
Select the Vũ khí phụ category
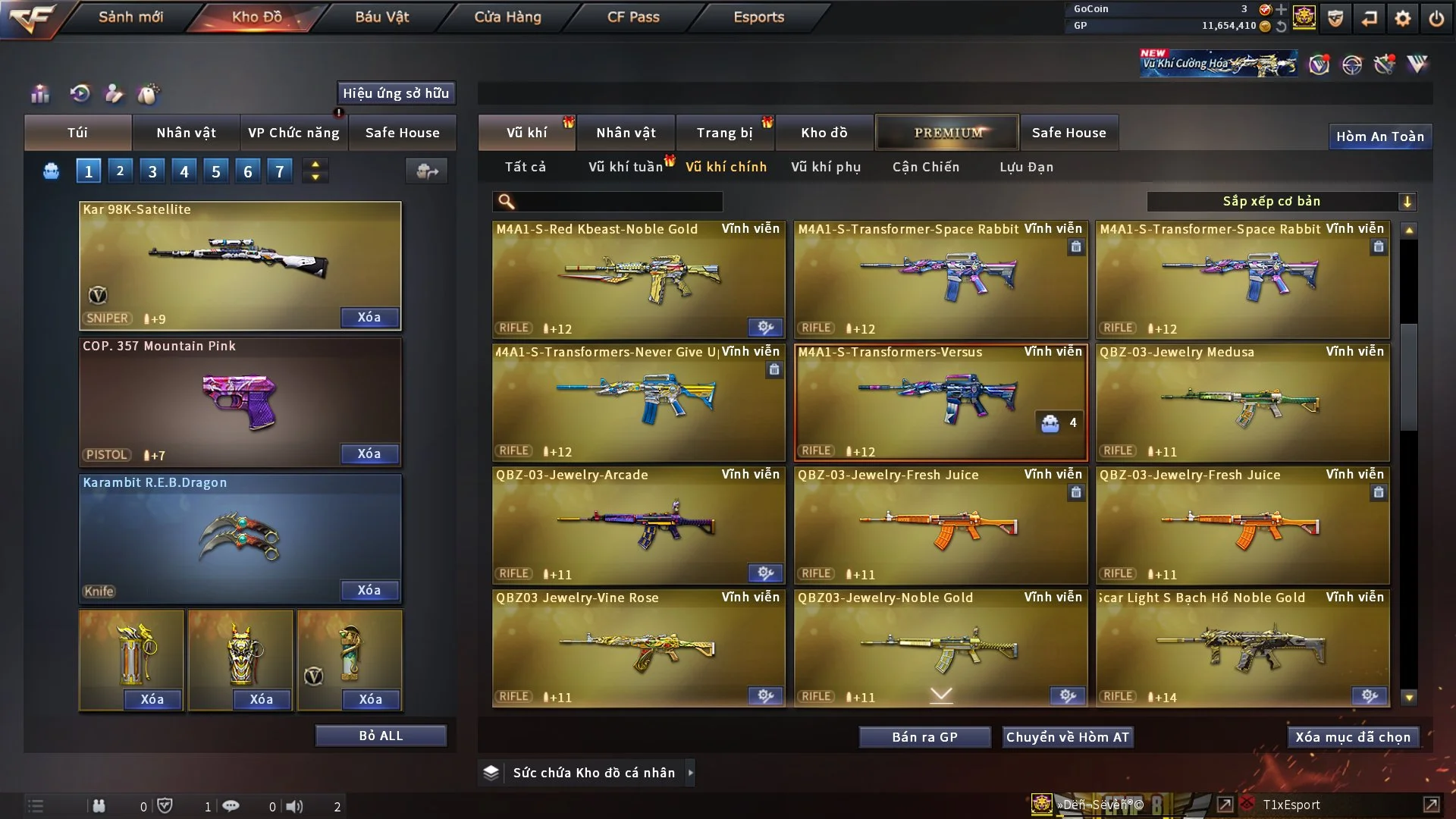pyautogui.click(x=826, y=167)
